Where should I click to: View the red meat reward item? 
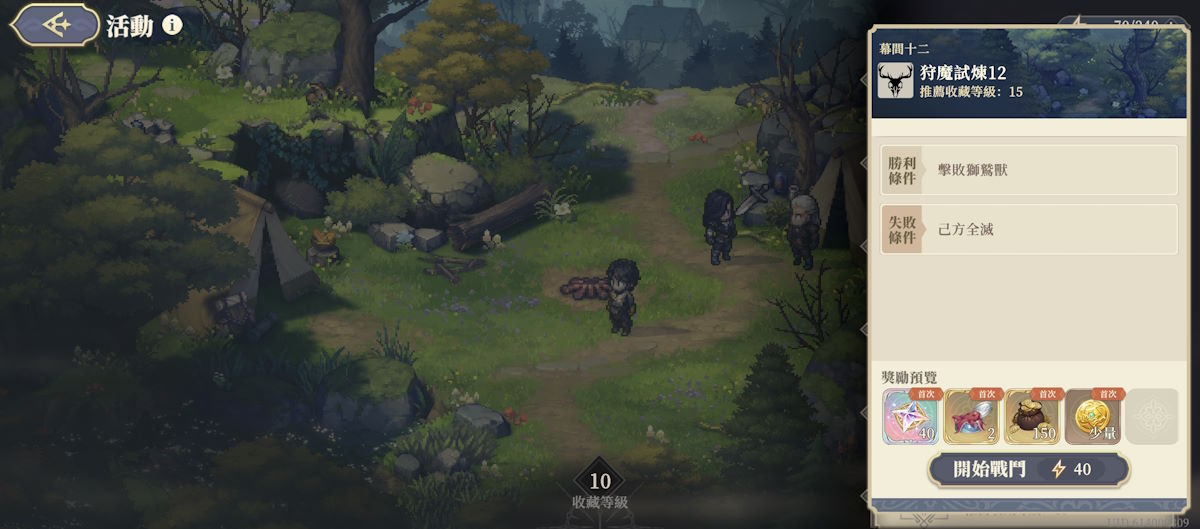pyautogui.click(x=972, y=416)
